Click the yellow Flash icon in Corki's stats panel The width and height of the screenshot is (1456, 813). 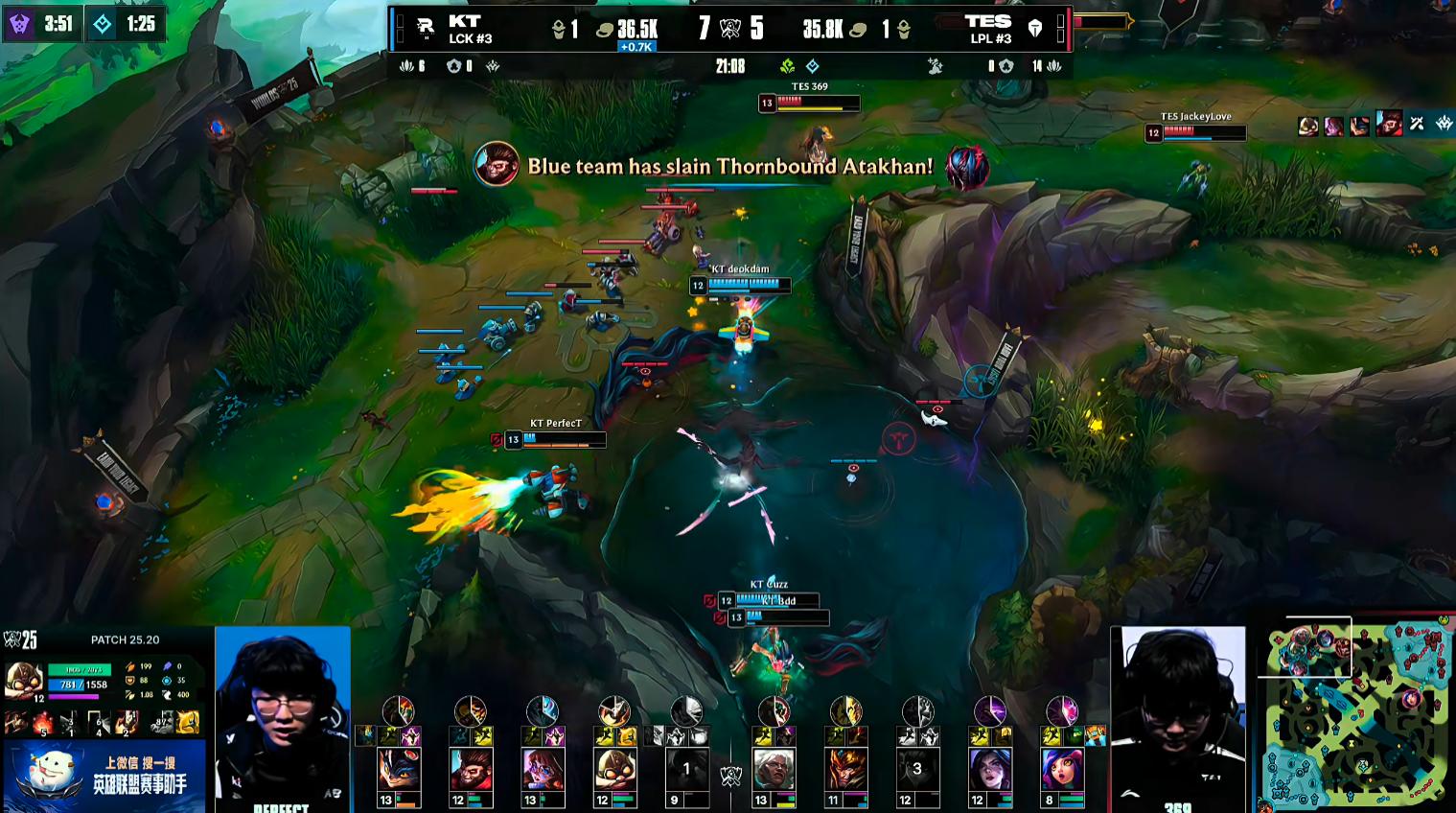coord(188,722)
